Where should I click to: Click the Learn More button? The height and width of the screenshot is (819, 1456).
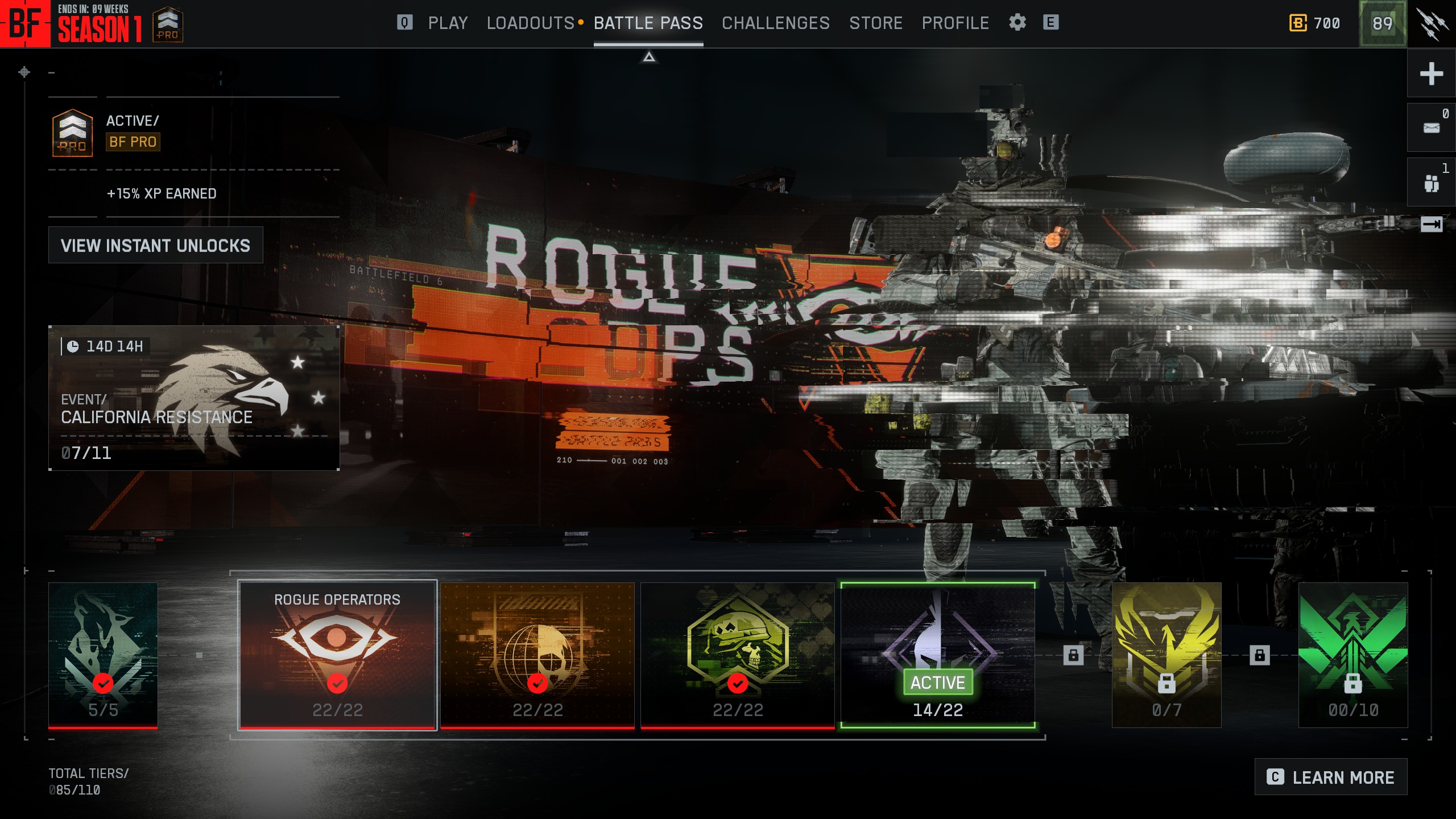point(1330,777)
